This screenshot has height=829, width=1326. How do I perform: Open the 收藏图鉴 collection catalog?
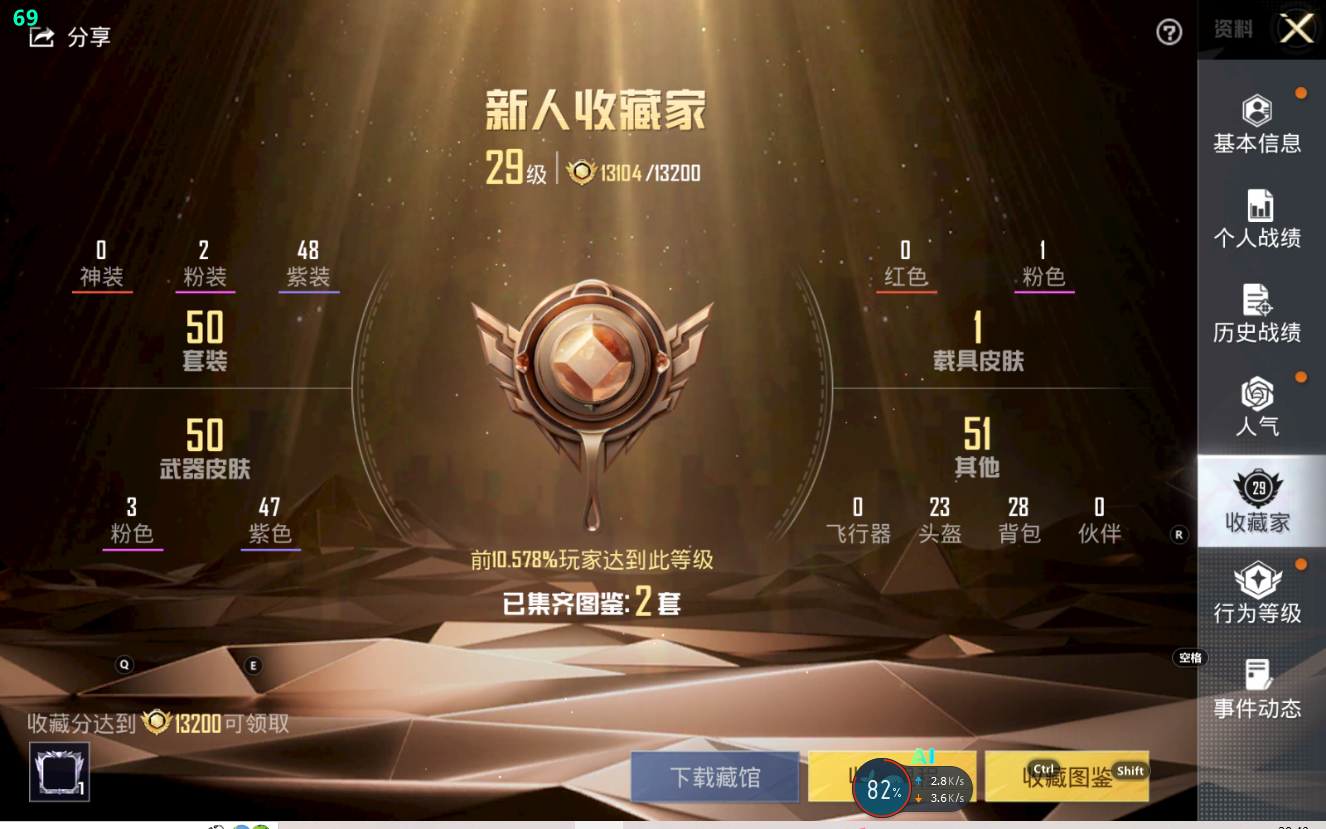pyautogui.click(x=1066, y=777)
